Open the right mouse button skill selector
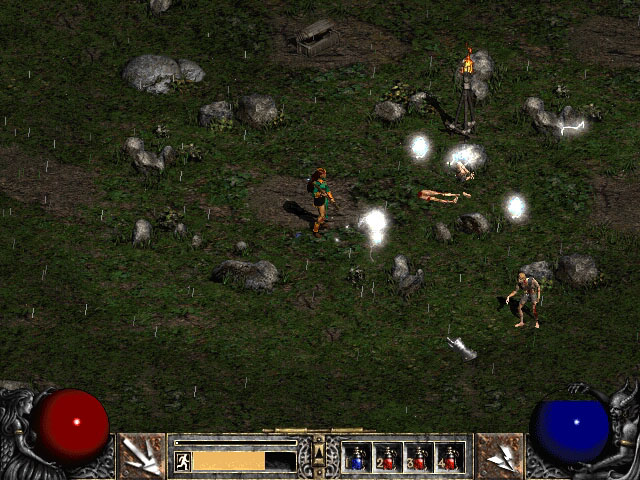Viewport: 640px width, 480px height. tap(499, 456)
